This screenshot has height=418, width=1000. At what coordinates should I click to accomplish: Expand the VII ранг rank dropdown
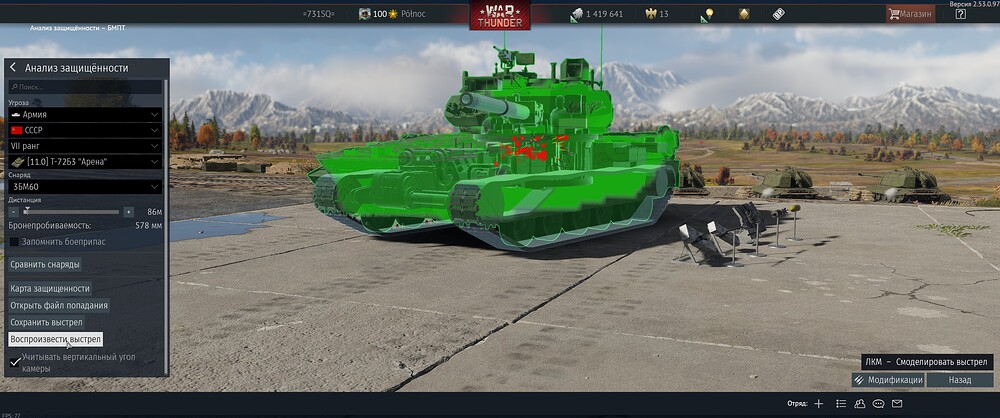pyautogui.click(x=85, y=146)
